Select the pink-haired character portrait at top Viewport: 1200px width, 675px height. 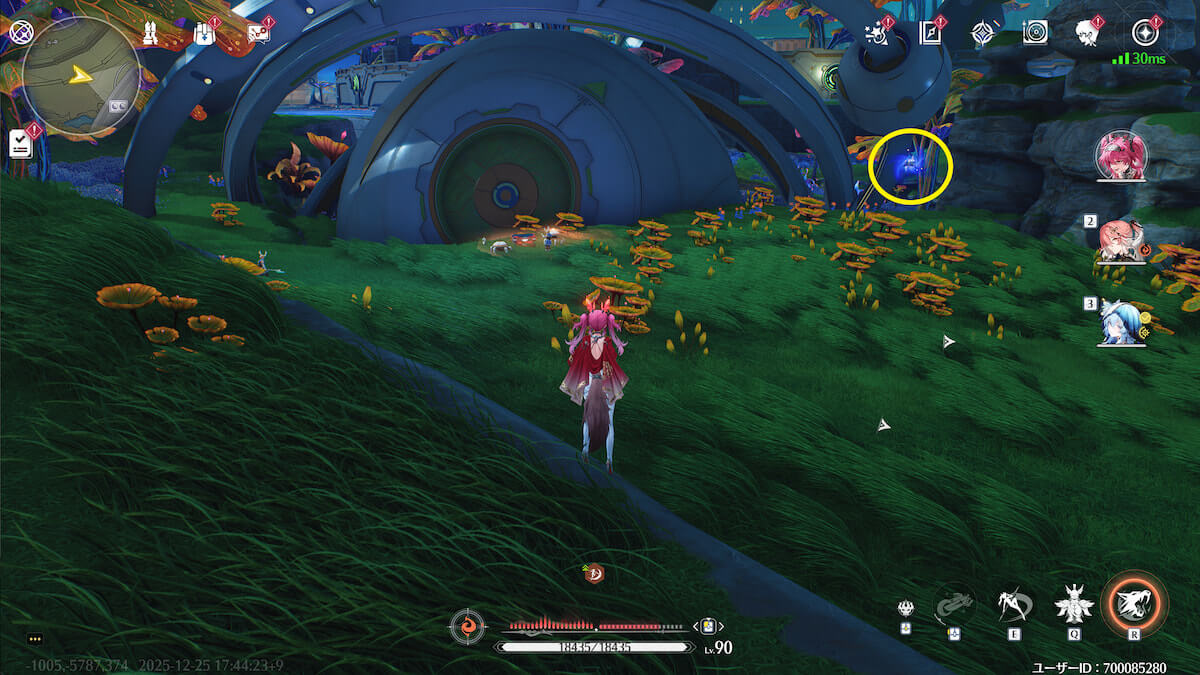[1121, 156]
